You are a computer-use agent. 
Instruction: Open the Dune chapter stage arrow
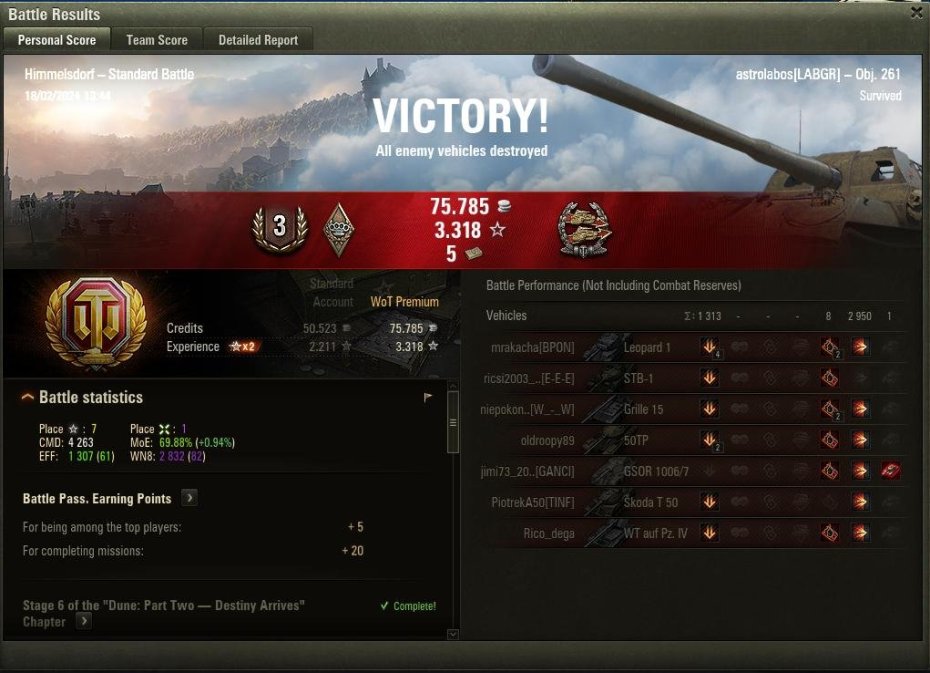84,621
